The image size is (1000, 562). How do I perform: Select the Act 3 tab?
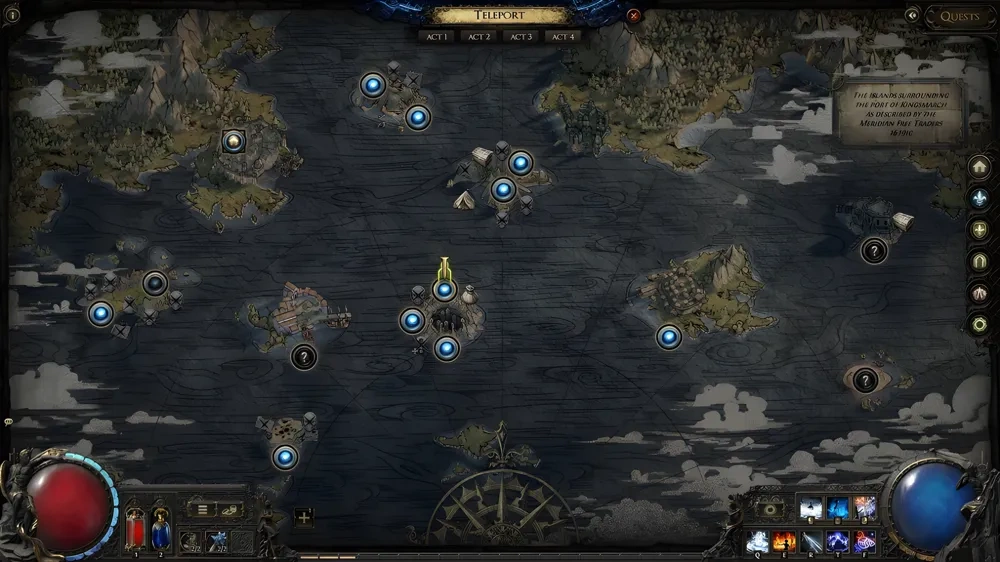pyautogui.click(x=521, y=37)
